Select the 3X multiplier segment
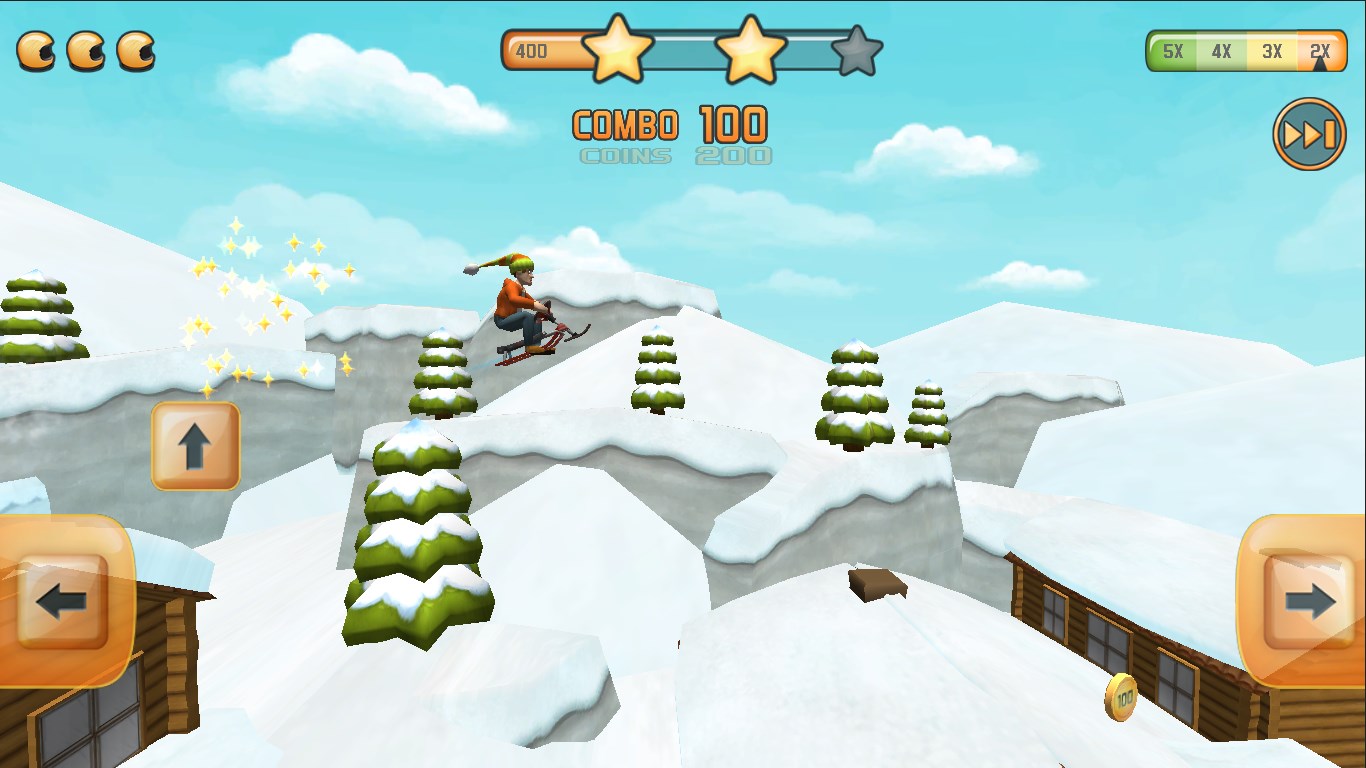 (x=1272, y=52)
